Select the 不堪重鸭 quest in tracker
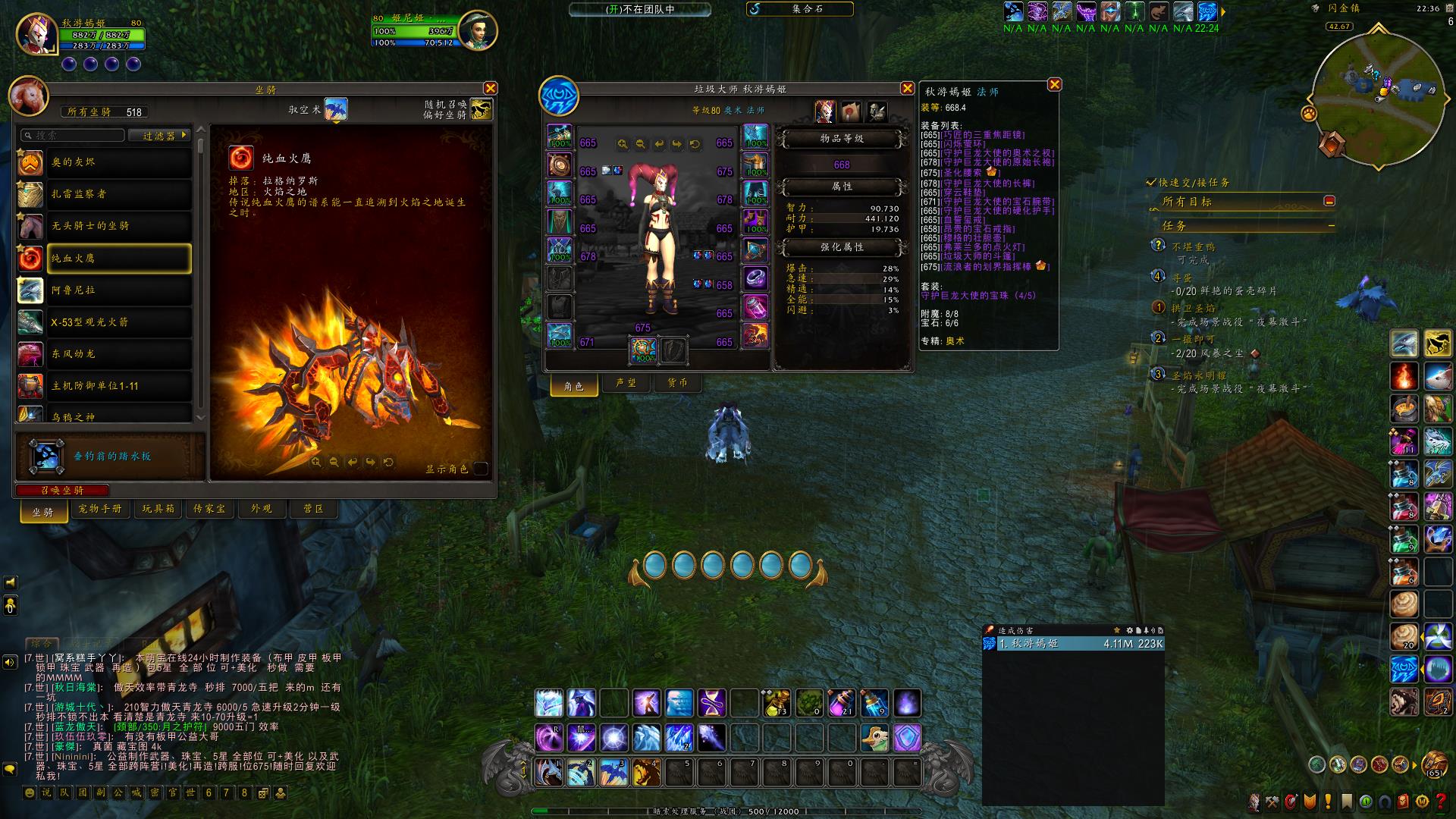Viewport: 1456px width, 819px height. [1193, 246]
